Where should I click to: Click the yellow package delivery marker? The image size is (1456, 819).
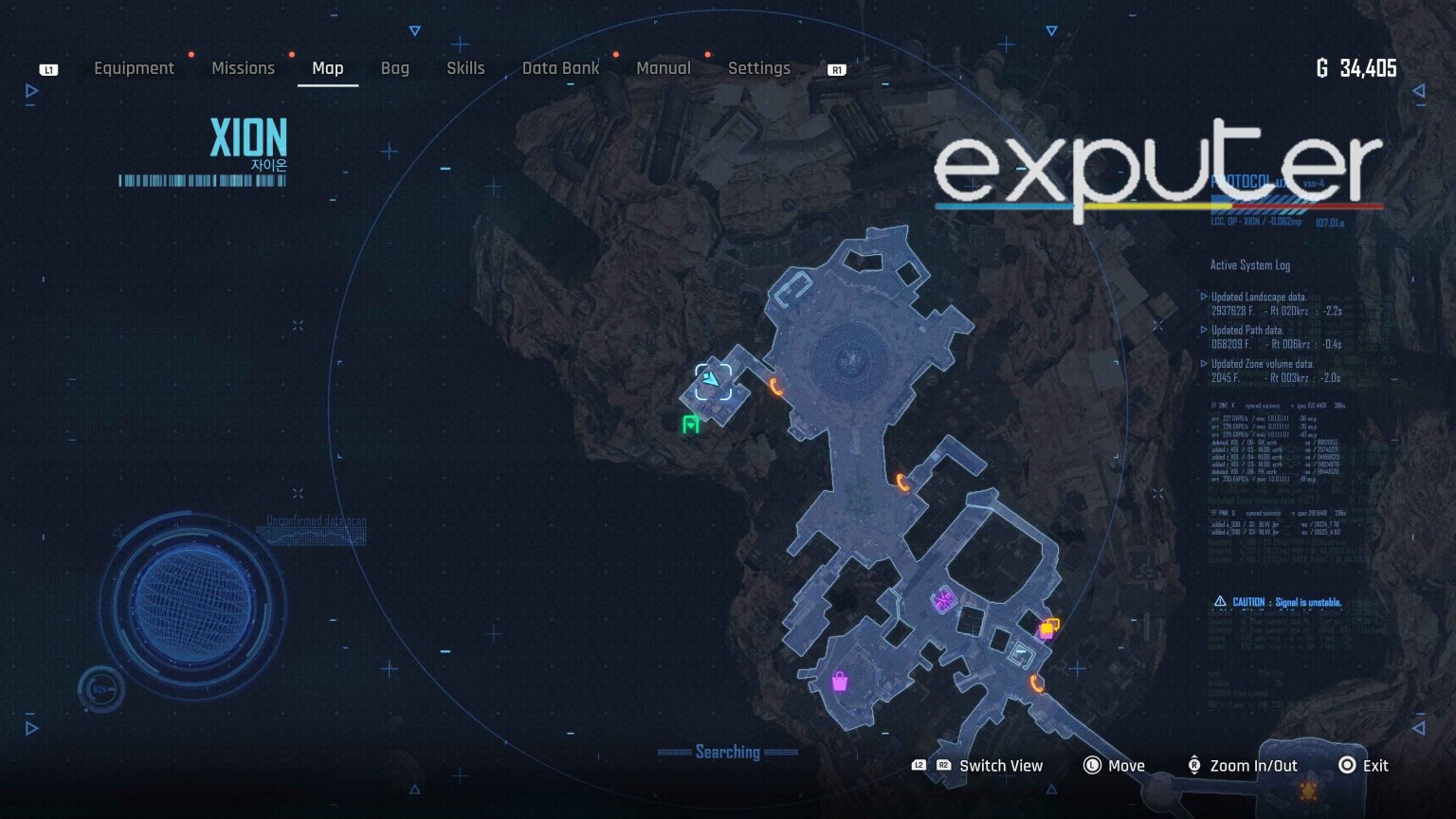pos(1046,628)
